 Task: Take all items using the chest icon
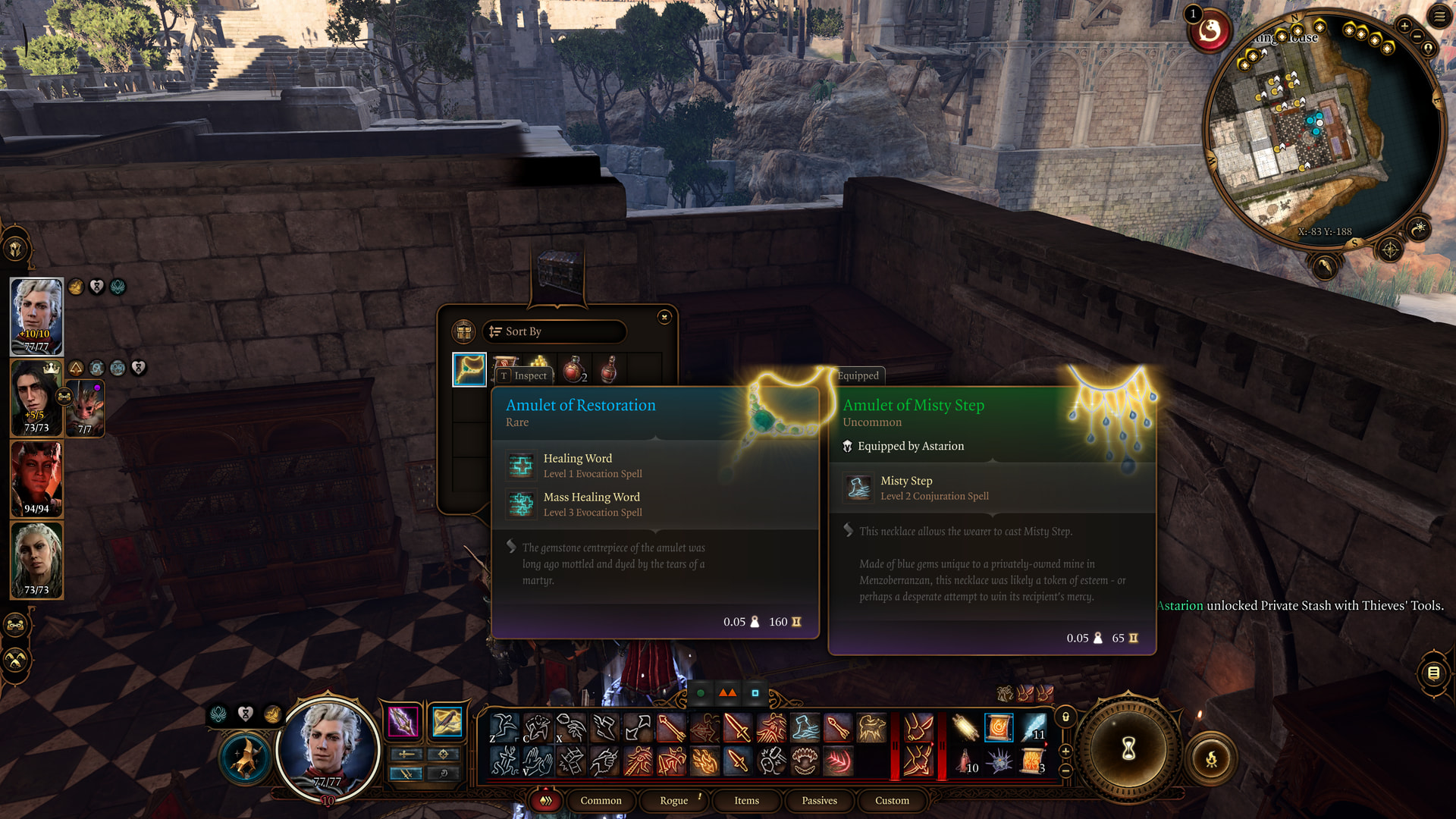[463, 331]
